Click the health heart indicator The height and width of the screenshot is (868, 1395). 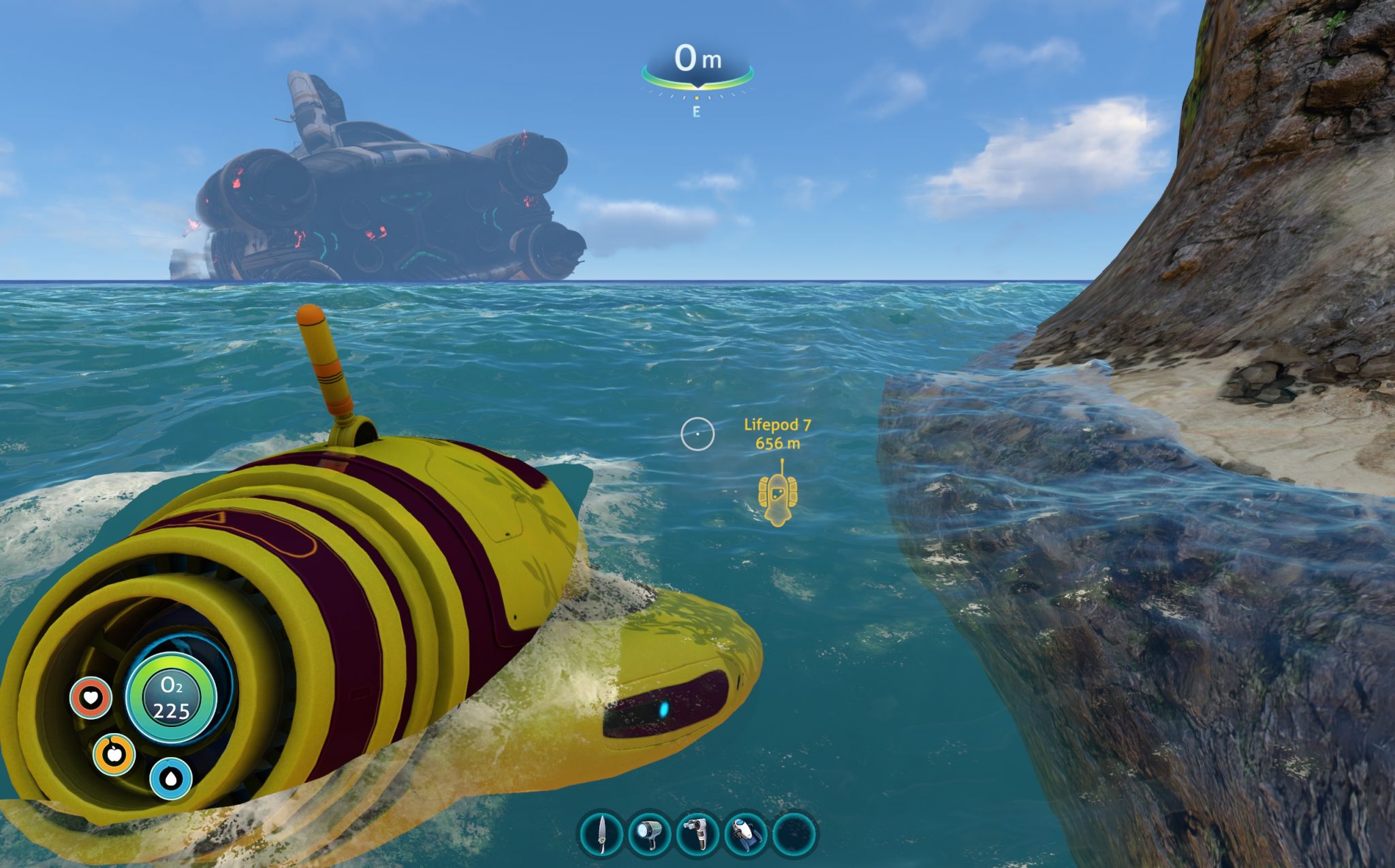[89, 698]
